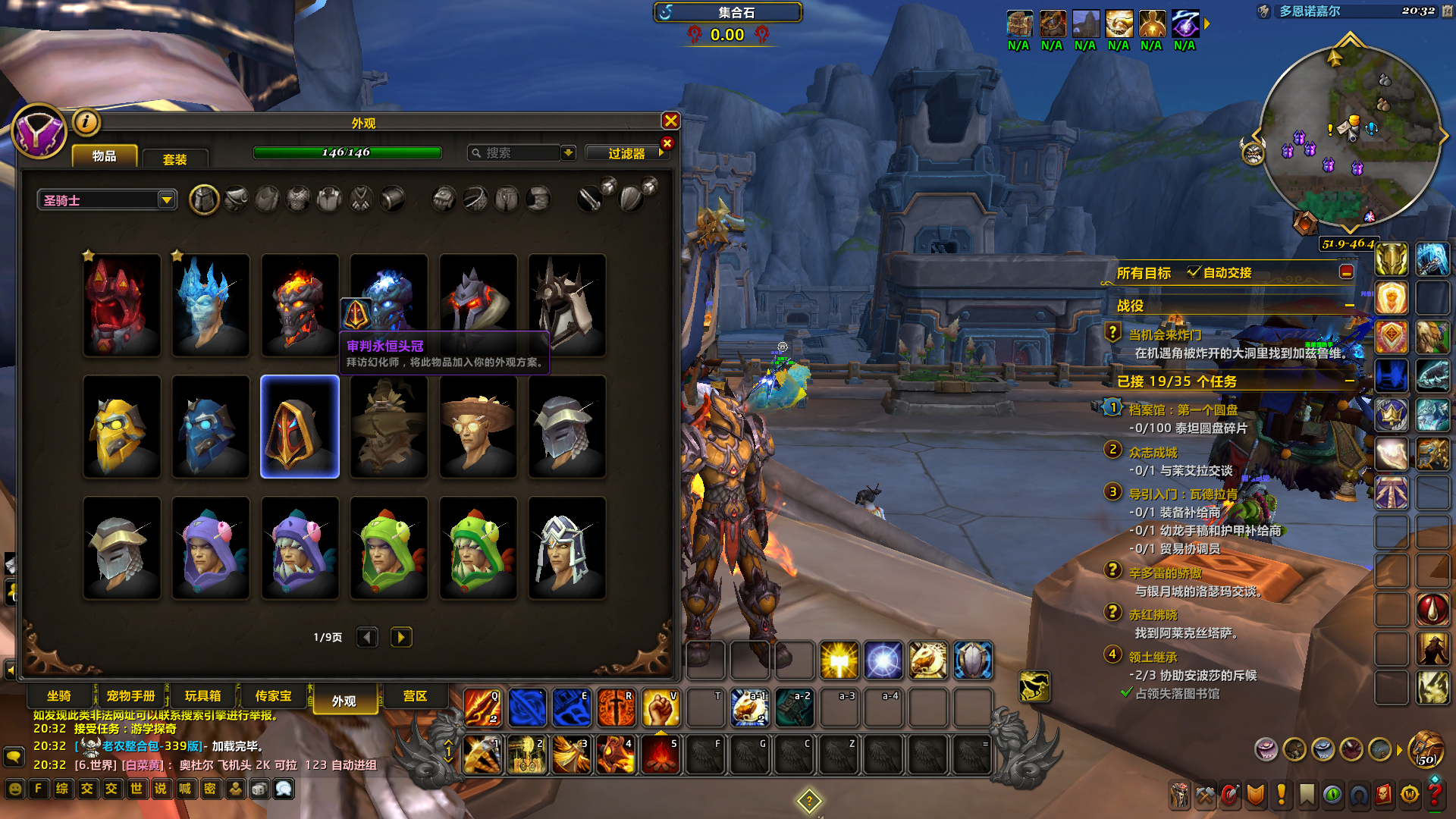The image size is (1456, 819).
Task: Close the 外观 appearance window
Action: (x=670, y=121)
